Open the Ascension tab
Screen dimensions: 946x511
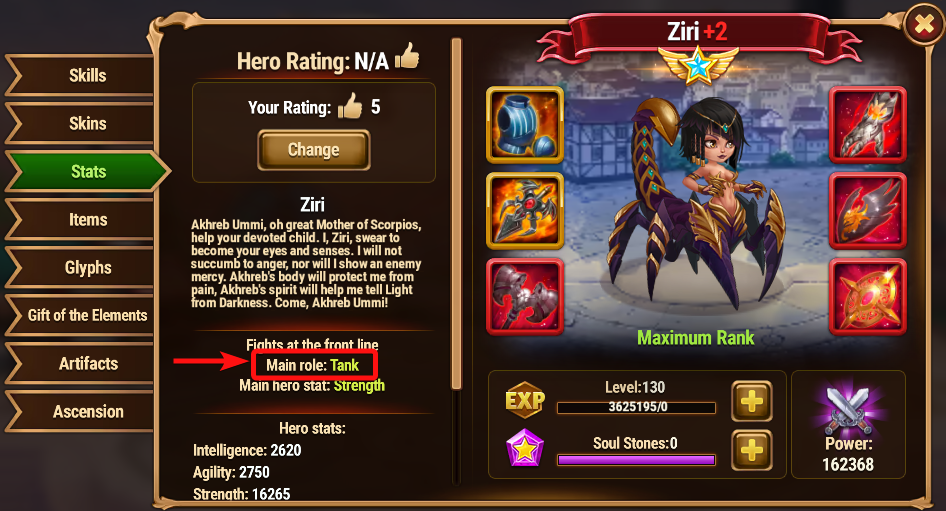coord(87,412)
